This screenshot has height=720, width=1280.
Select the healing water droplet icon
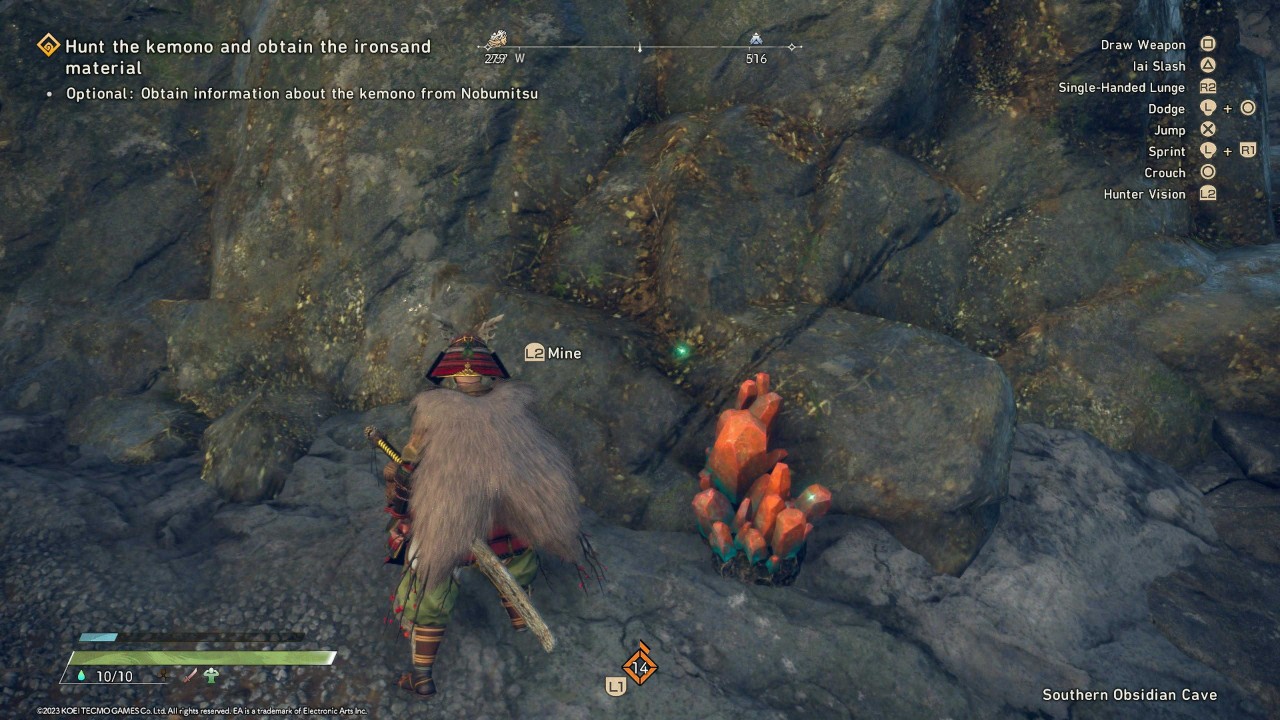click(81, 676)
